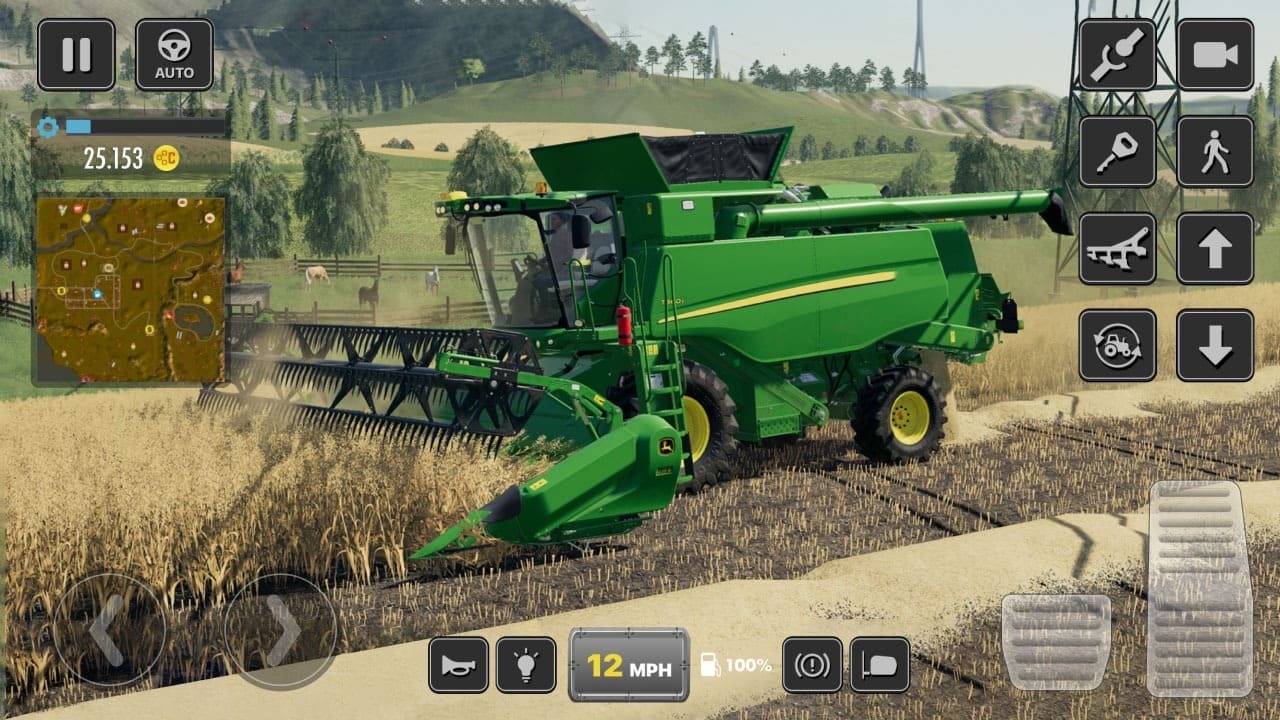Toggle the headlights bulb button
Viewport: 1280px width, 720px height.
pyautogui.click(x=526, y=665)
